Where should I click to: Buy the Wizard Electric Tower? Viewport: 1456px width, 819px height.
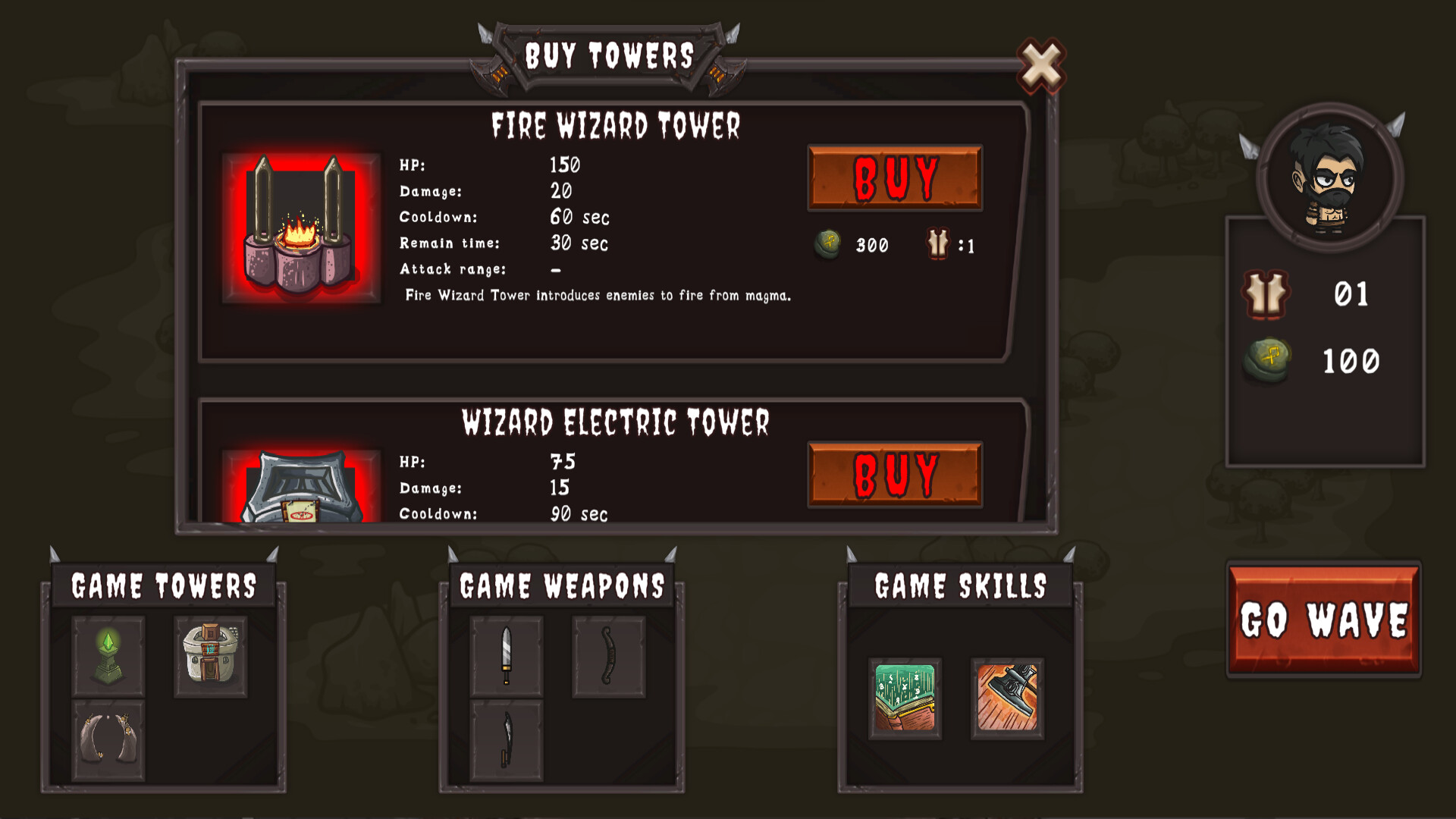coord(895,474)
